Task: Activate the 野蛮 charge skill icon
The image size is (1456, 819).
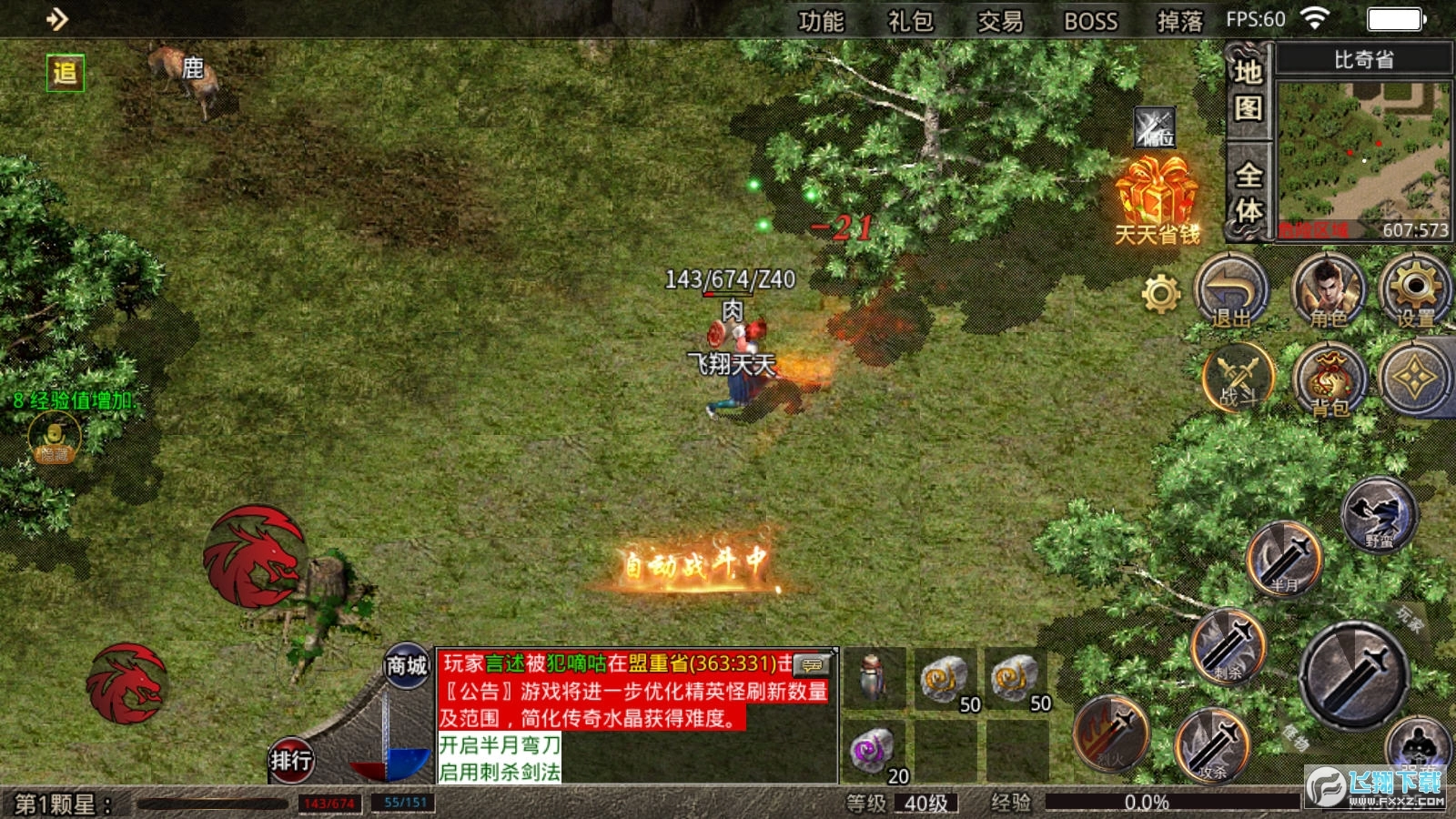Action: pyautogui.click(x=1383, y=516)
